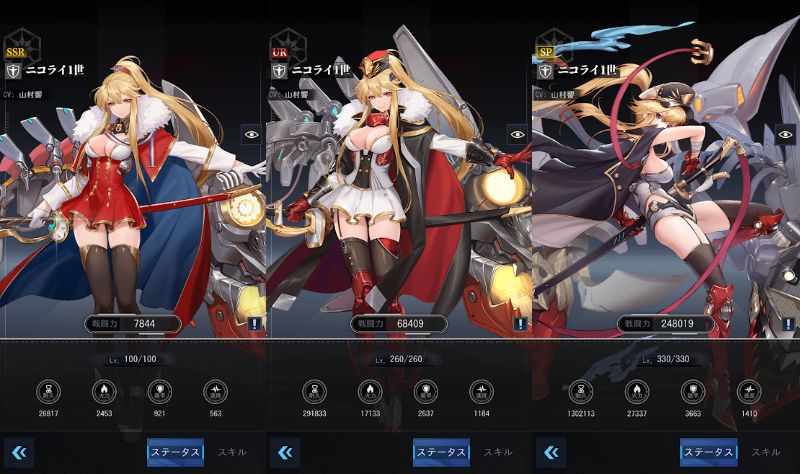This screenshot has height=474, width=800.
Task: Open the exclamation info icon on the SP card
Action: point(787,323)
